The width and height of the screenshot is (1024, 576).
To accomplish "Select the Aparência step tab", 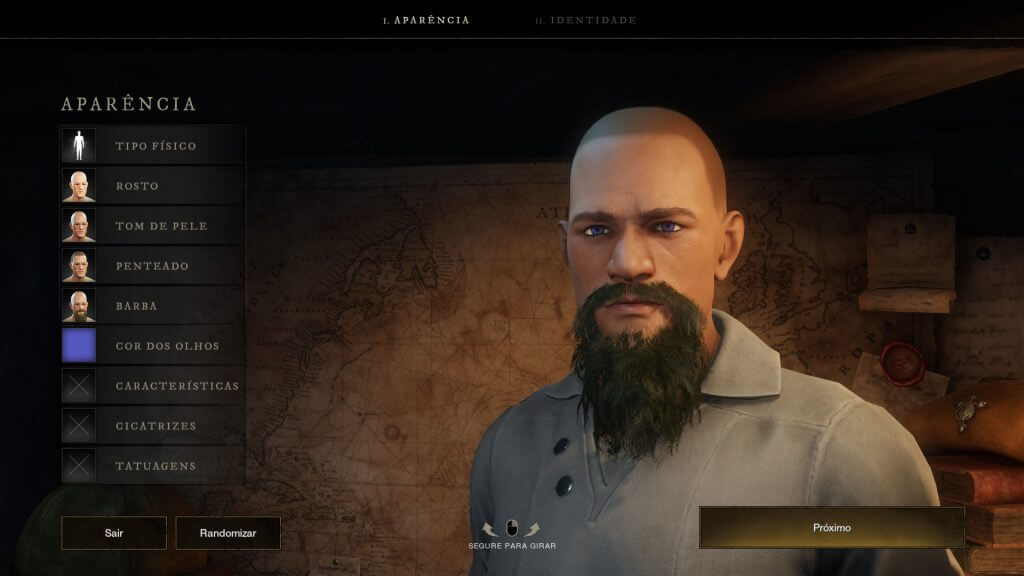I will (x=427, y=20).
